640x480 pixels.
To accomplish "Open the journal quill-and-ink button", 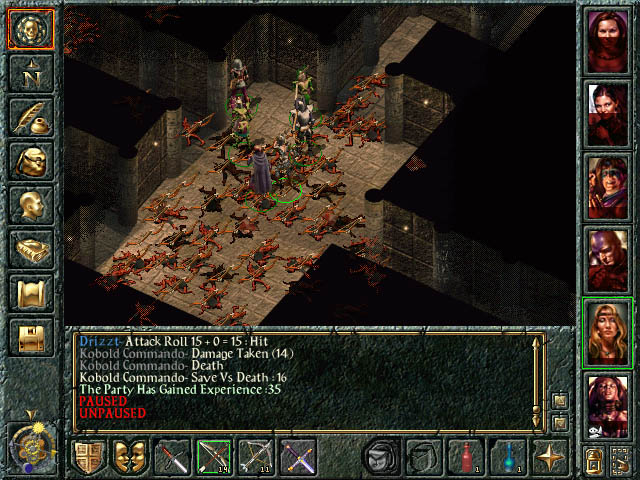I will tap(30, 118).
